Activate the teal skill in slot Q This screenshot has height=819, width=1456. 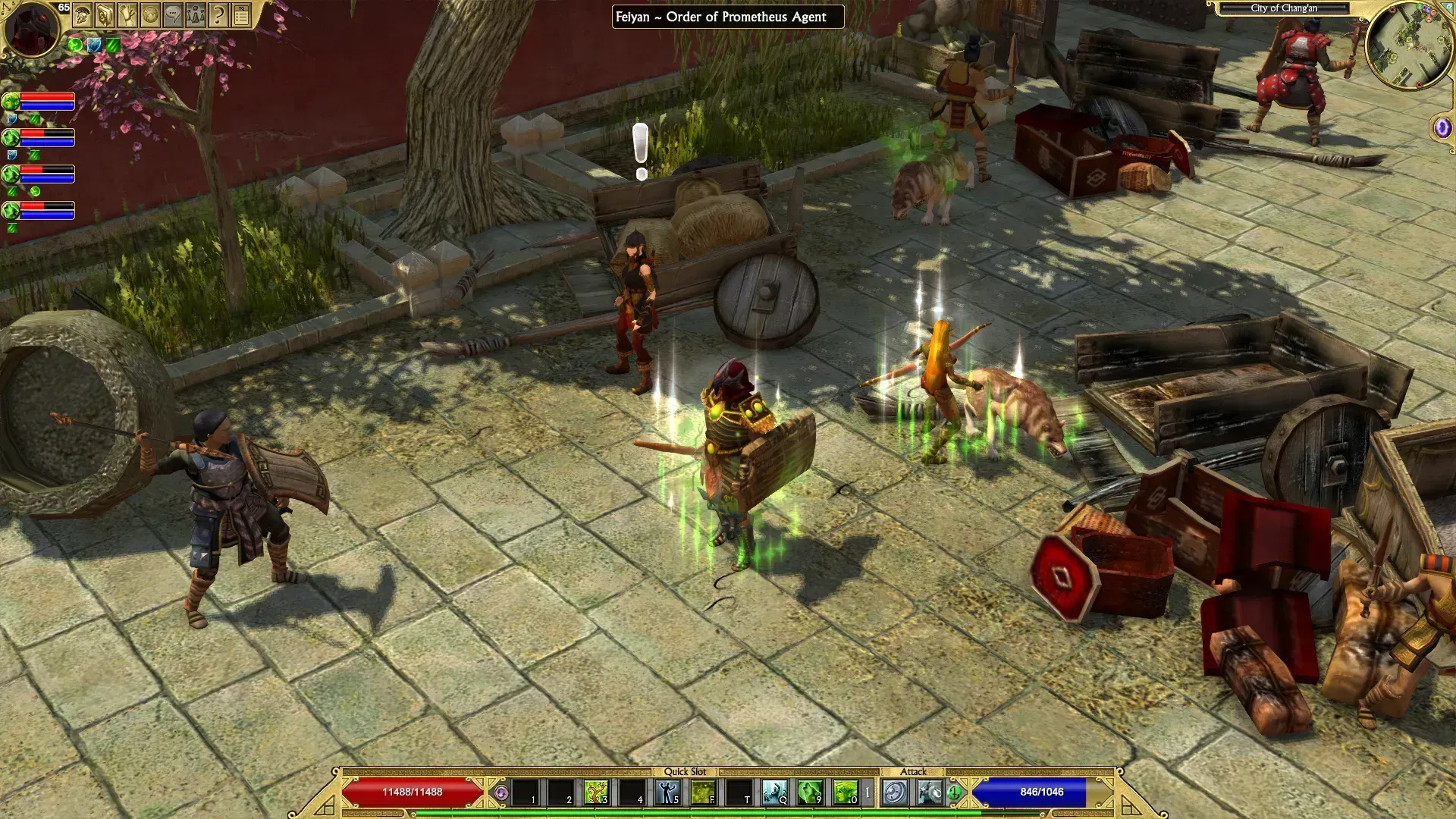pos(774,792)
